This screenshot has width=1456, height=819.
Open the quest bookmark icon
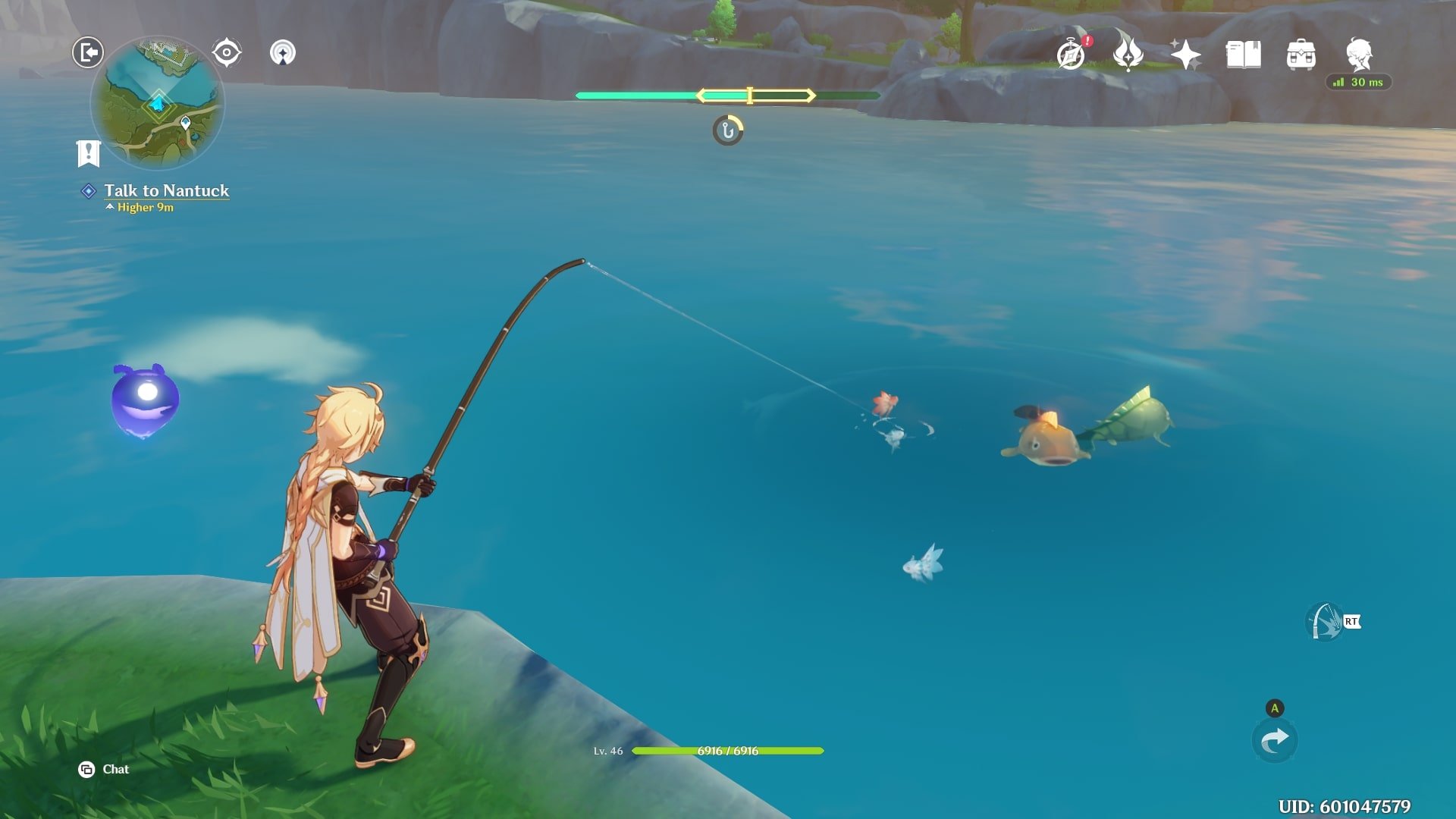tap(89, 153)
